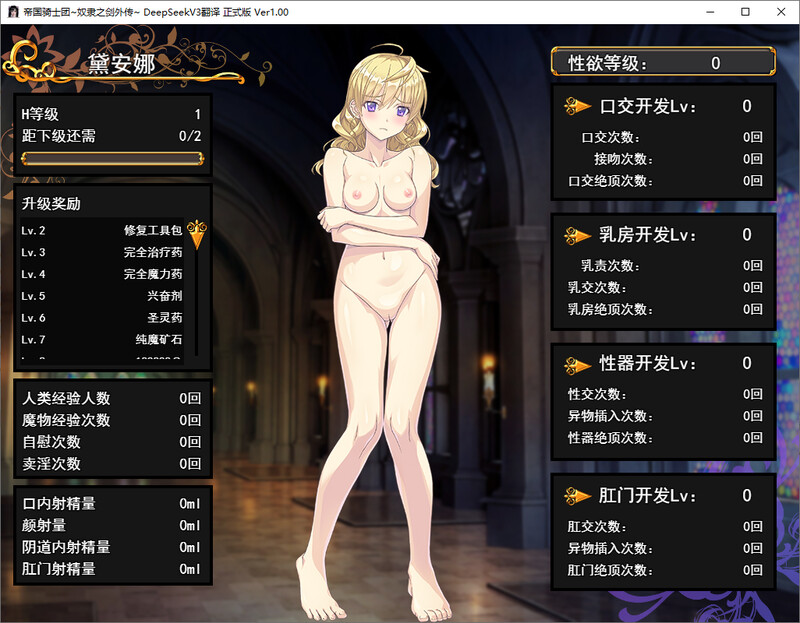This screenshot has height=623, width=800.
Task: Select the Lv.6 圣灵药 reward entry
Action: click(102, 317)
